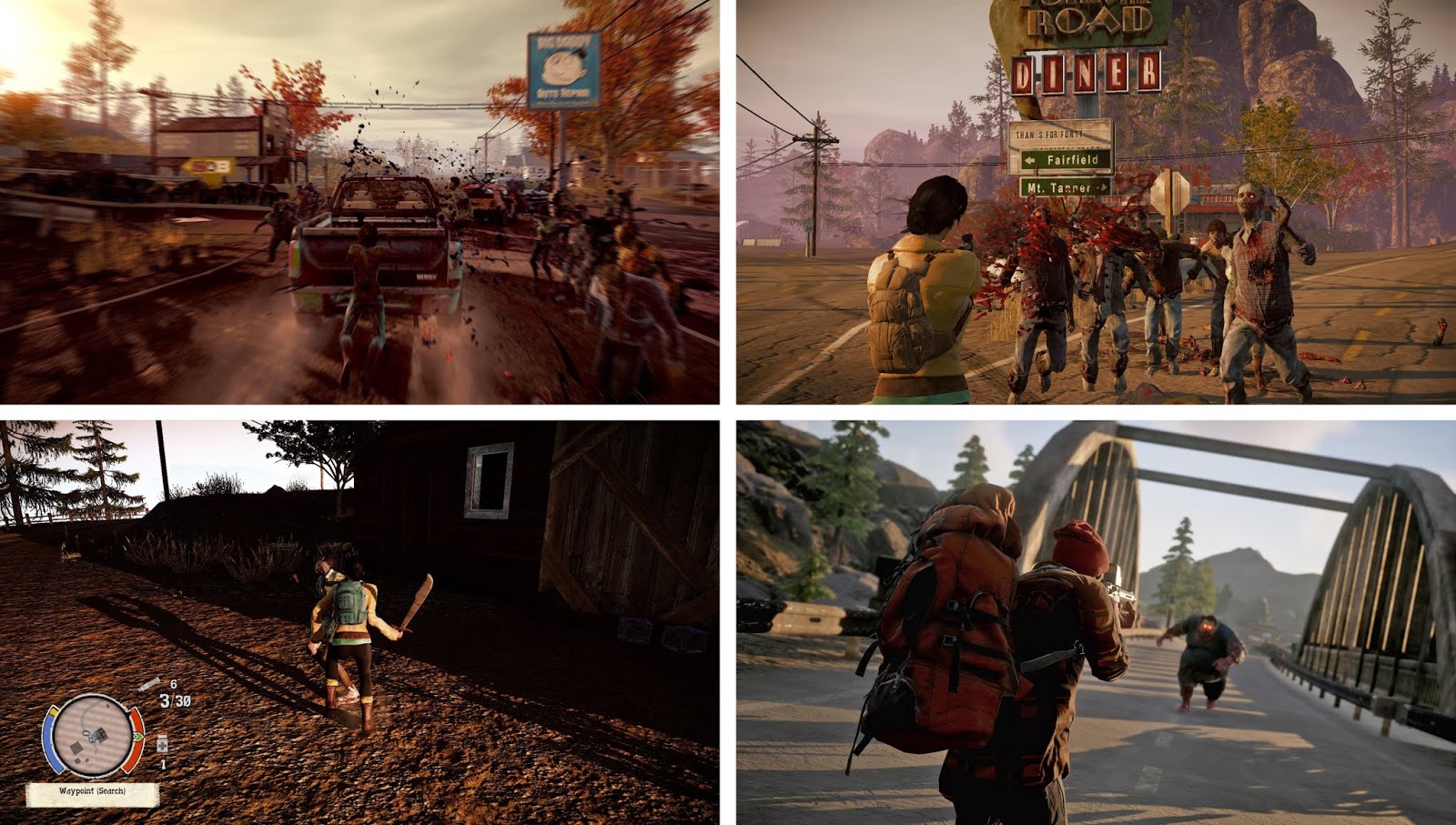
Task: Select the medkit icon below the ammo count
Action: [x=162, y=746]
